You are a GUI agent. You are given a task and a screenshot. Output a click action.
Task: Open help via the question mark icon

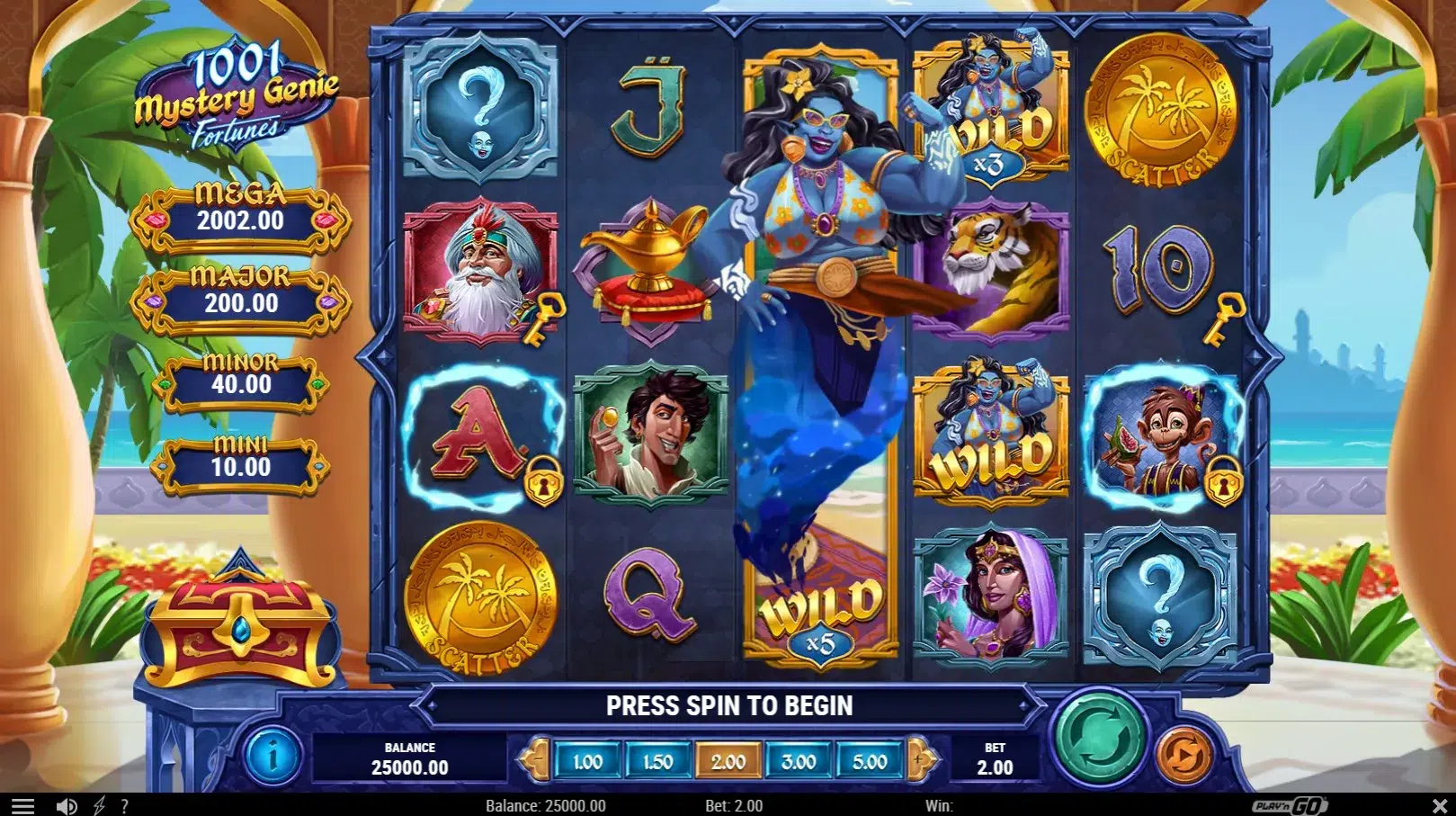coord(125,806)
